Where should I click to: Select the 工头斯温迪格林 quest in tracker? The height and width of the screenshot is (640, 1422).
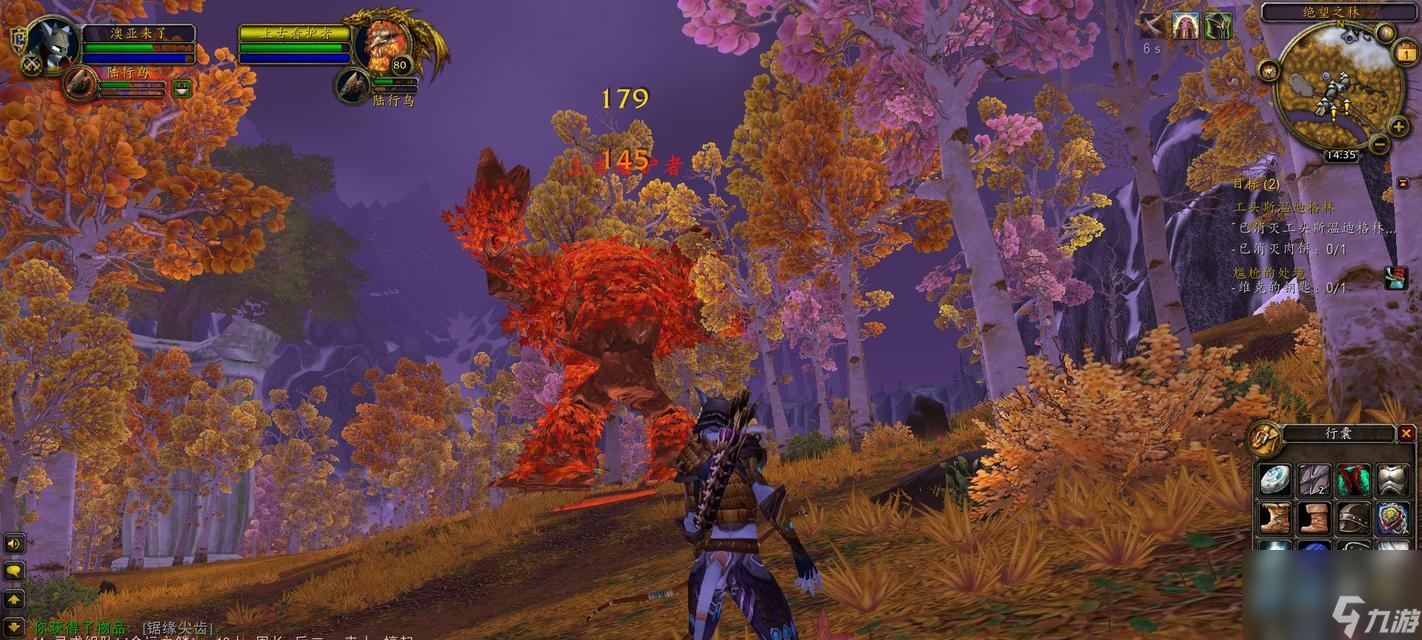click(x=1284, y=207)
